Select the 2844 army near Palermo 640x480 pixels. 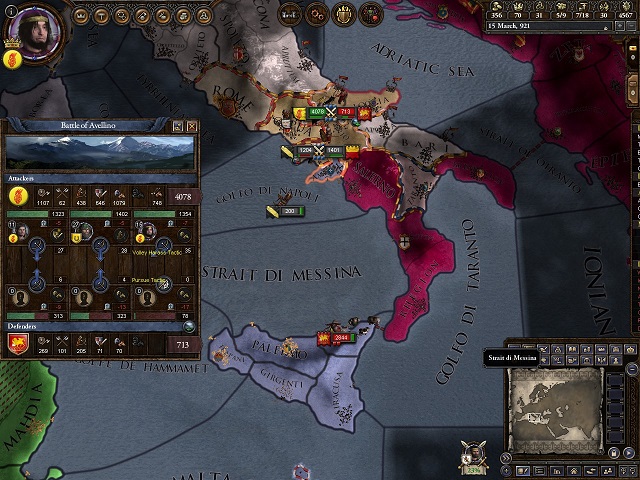[x=339, y=338]
